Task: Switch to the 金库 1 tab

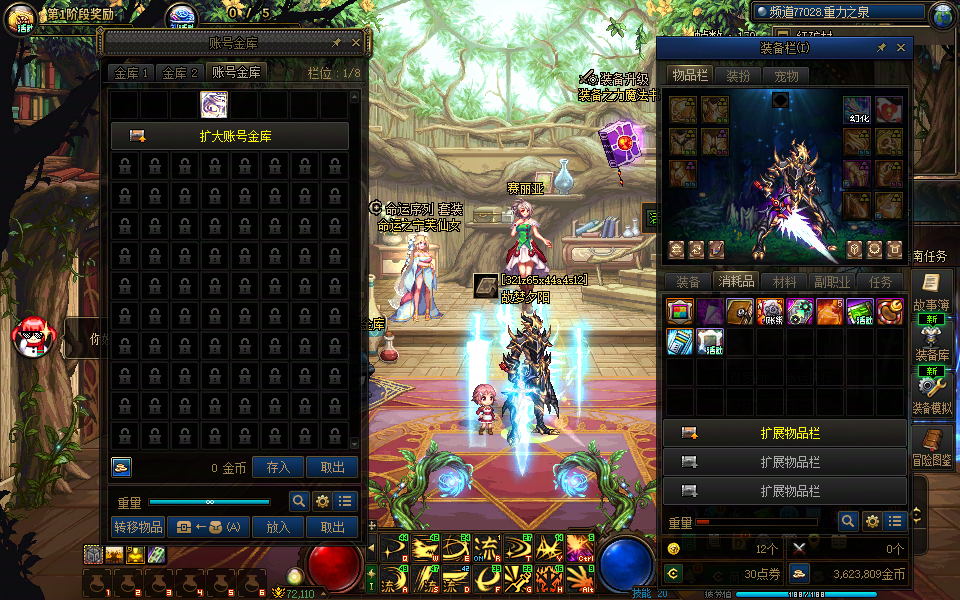Action: click(x=132, y=73)
